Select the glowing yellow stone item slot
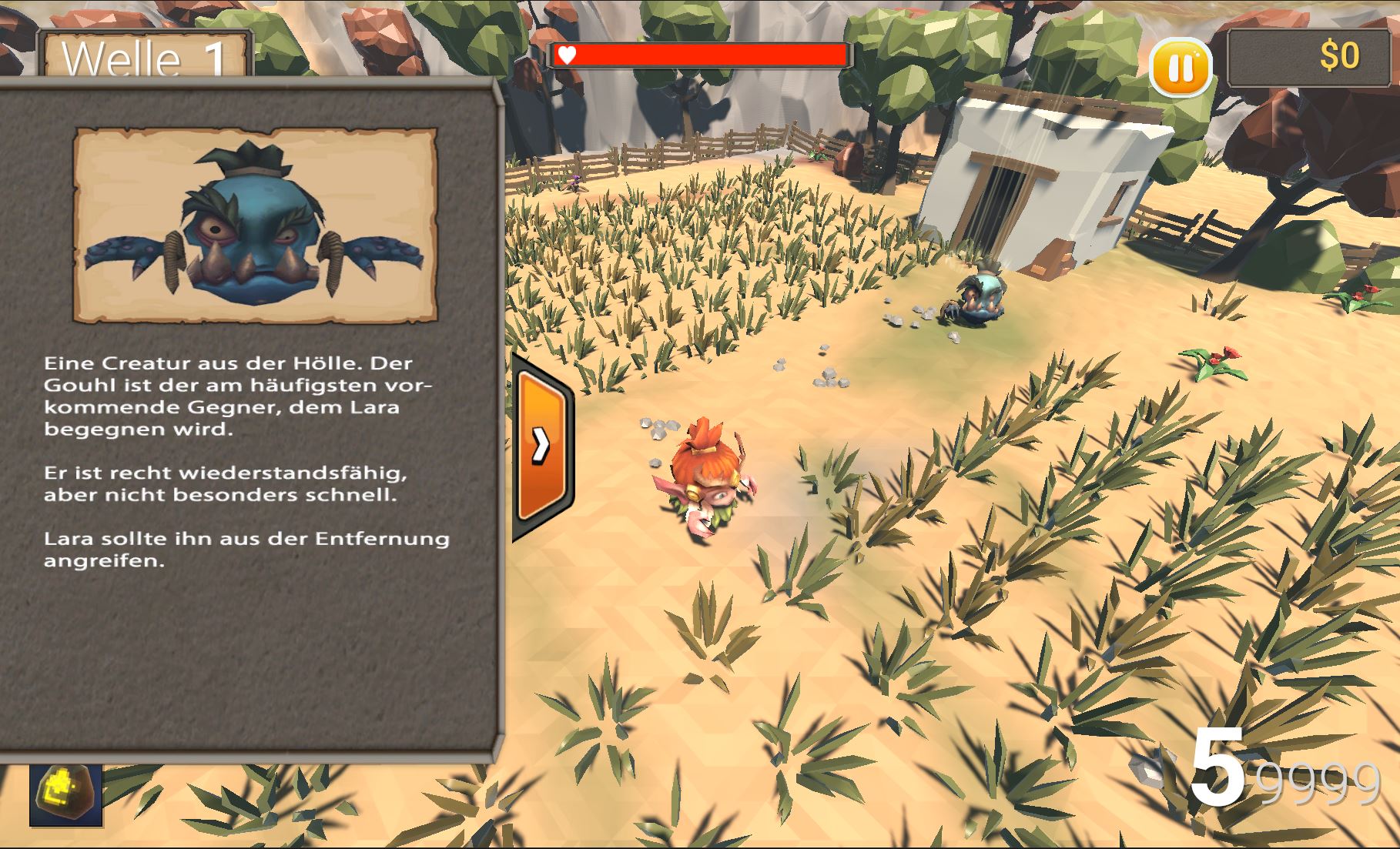 click(66, 795)
